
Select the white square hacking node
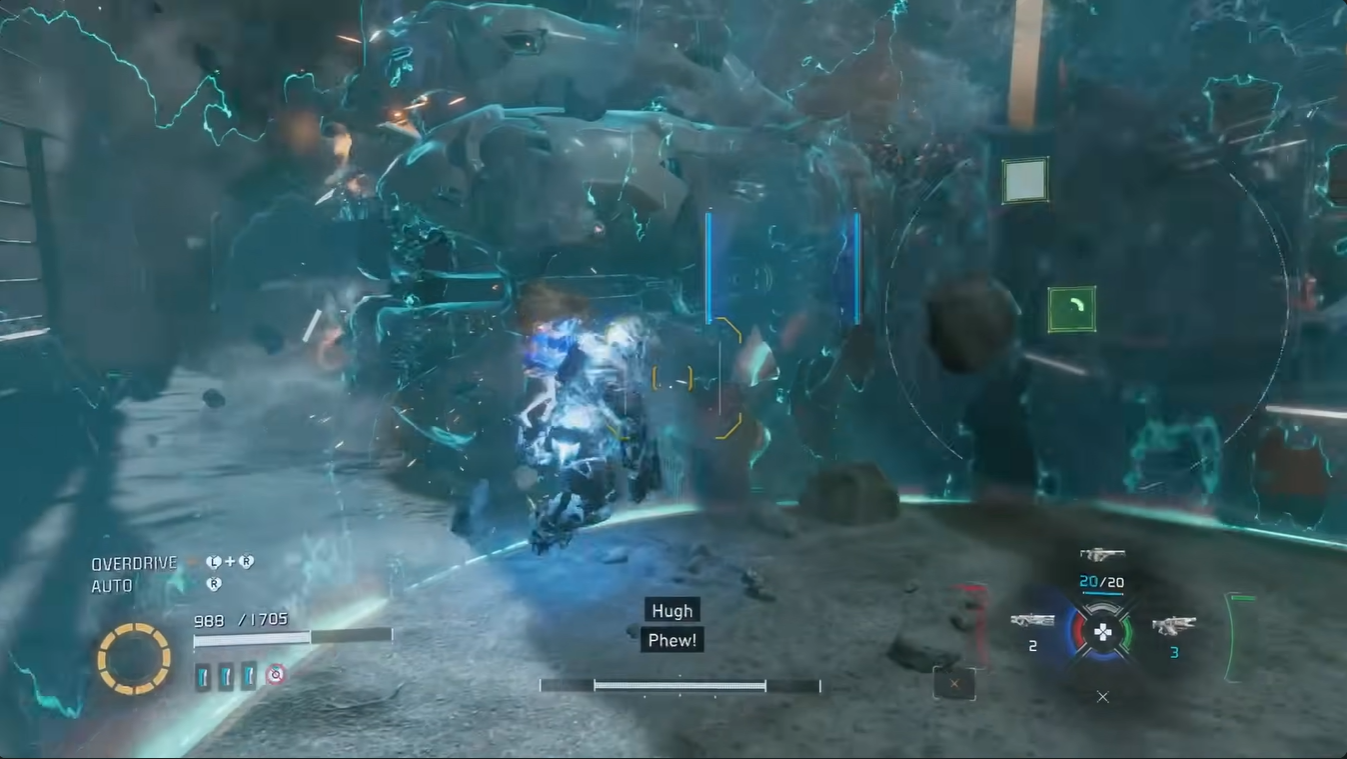point(1025,181)
